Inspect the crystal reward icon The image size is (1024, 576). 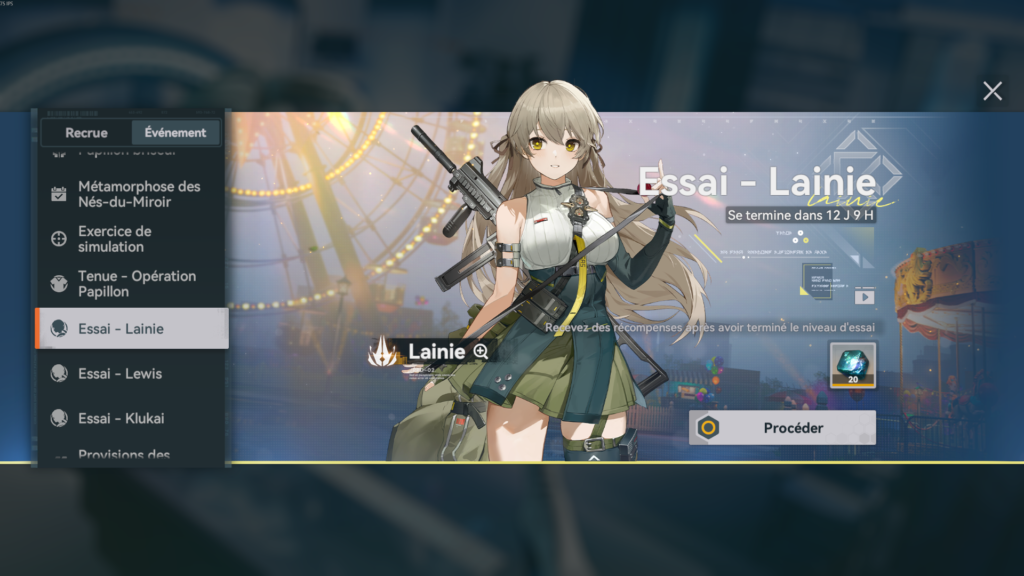pyautogui.click(x=852, y=365)
